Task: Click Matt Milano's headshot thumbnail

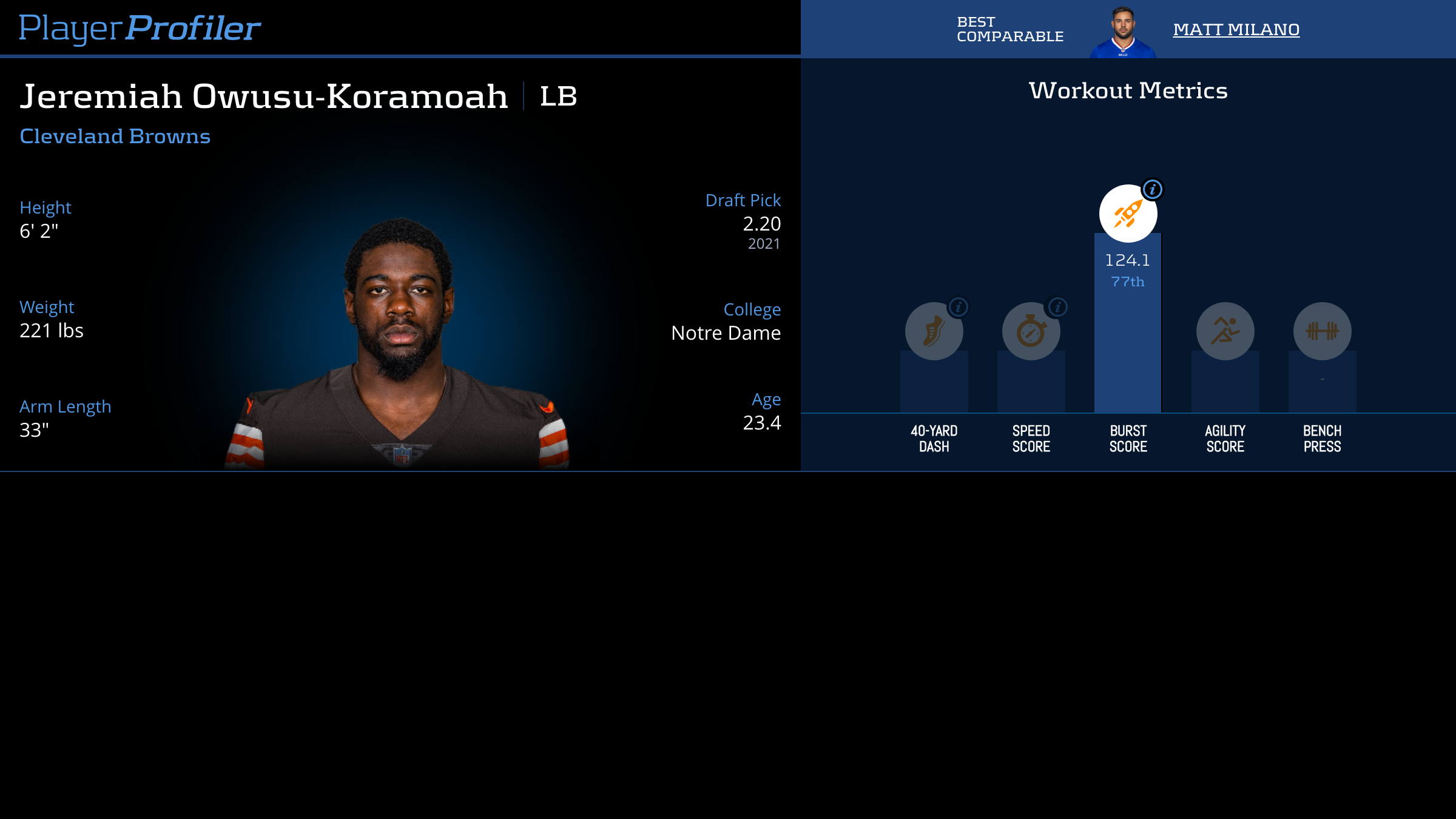Action: pyautogui.click(x=1123, y=32)
